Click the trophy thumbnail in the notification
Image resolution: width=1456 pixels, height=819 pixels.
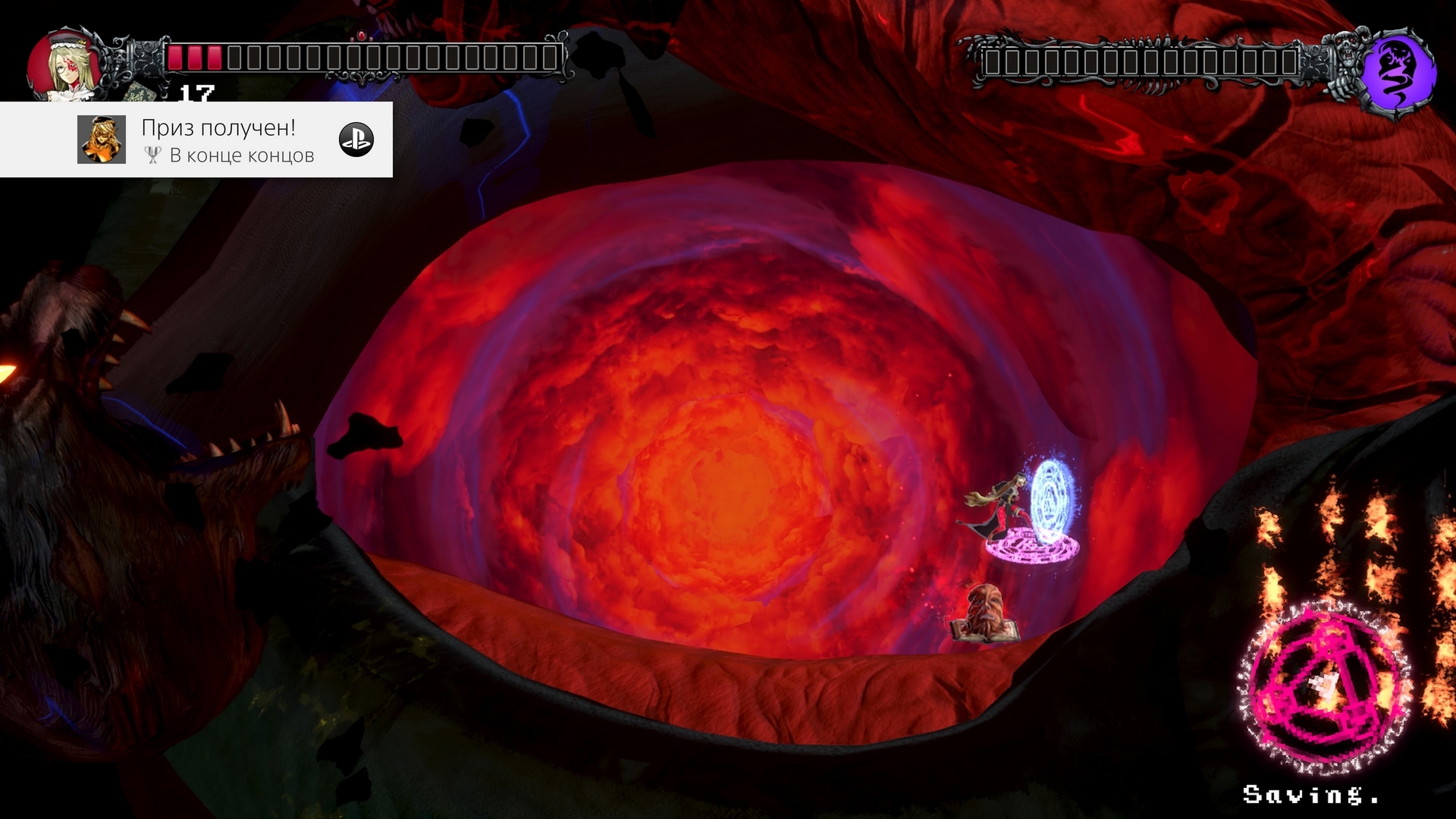click(102, 140)
